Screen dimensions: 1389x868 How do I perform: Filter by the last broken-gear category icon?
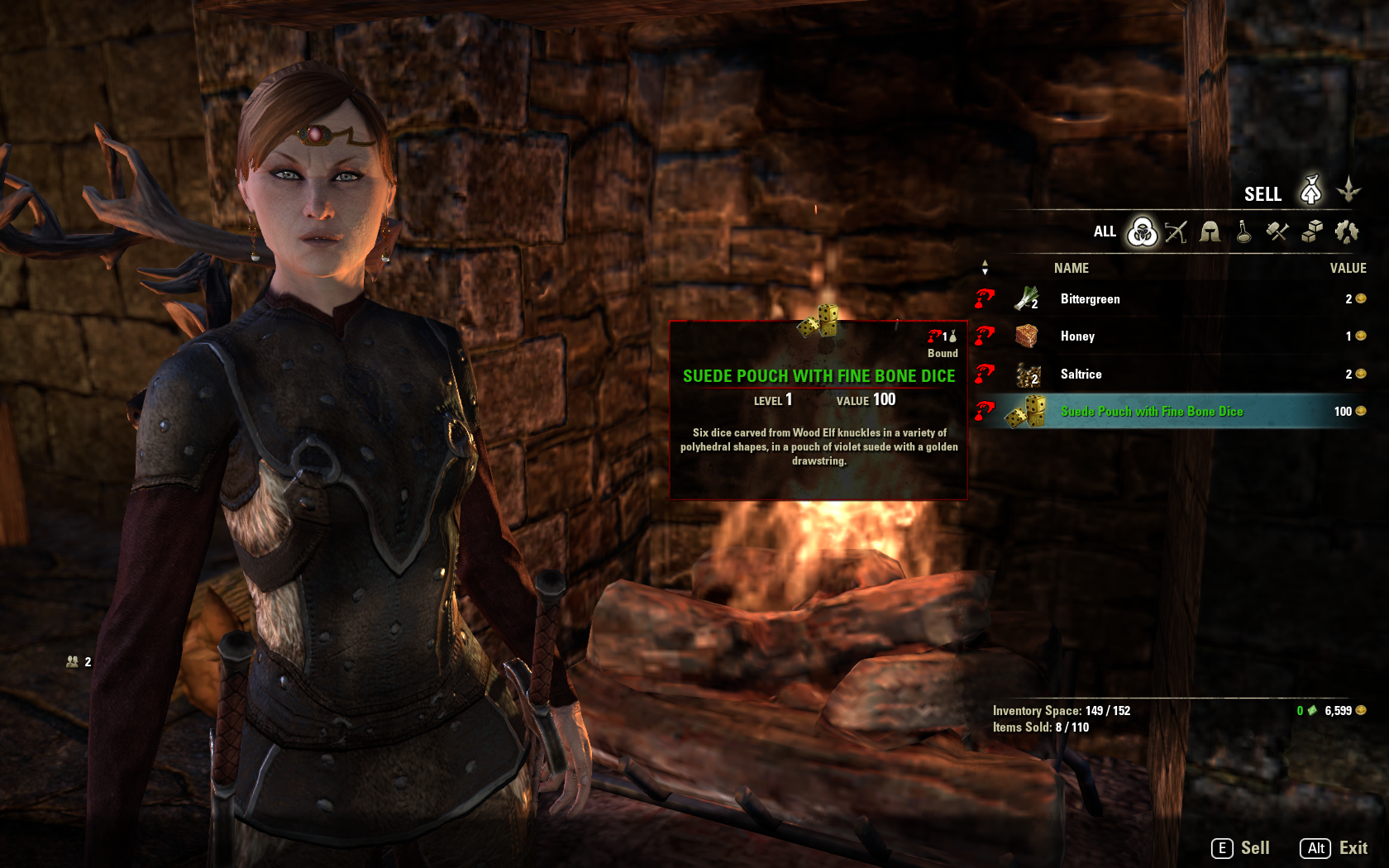click(1346, 232)
